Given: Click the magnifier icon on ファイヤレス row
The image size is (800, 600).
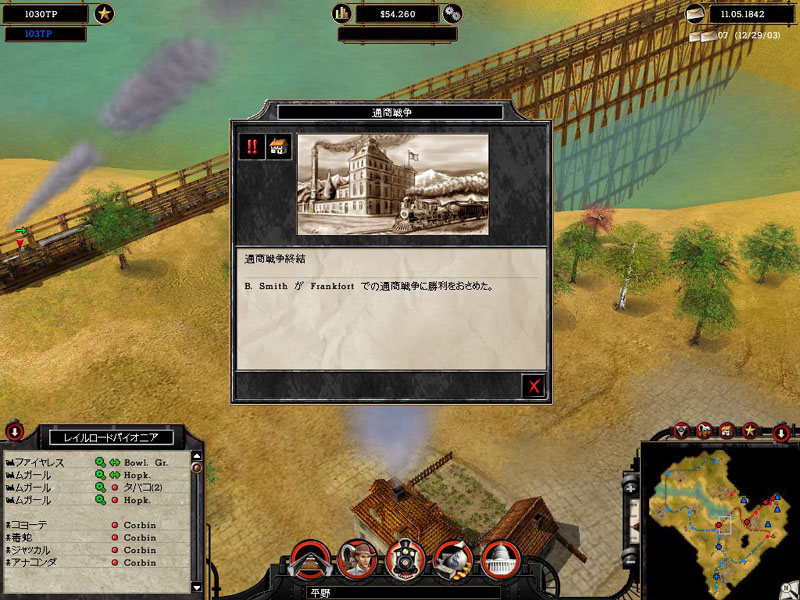Looking at the screenshot, I should 100,463.
